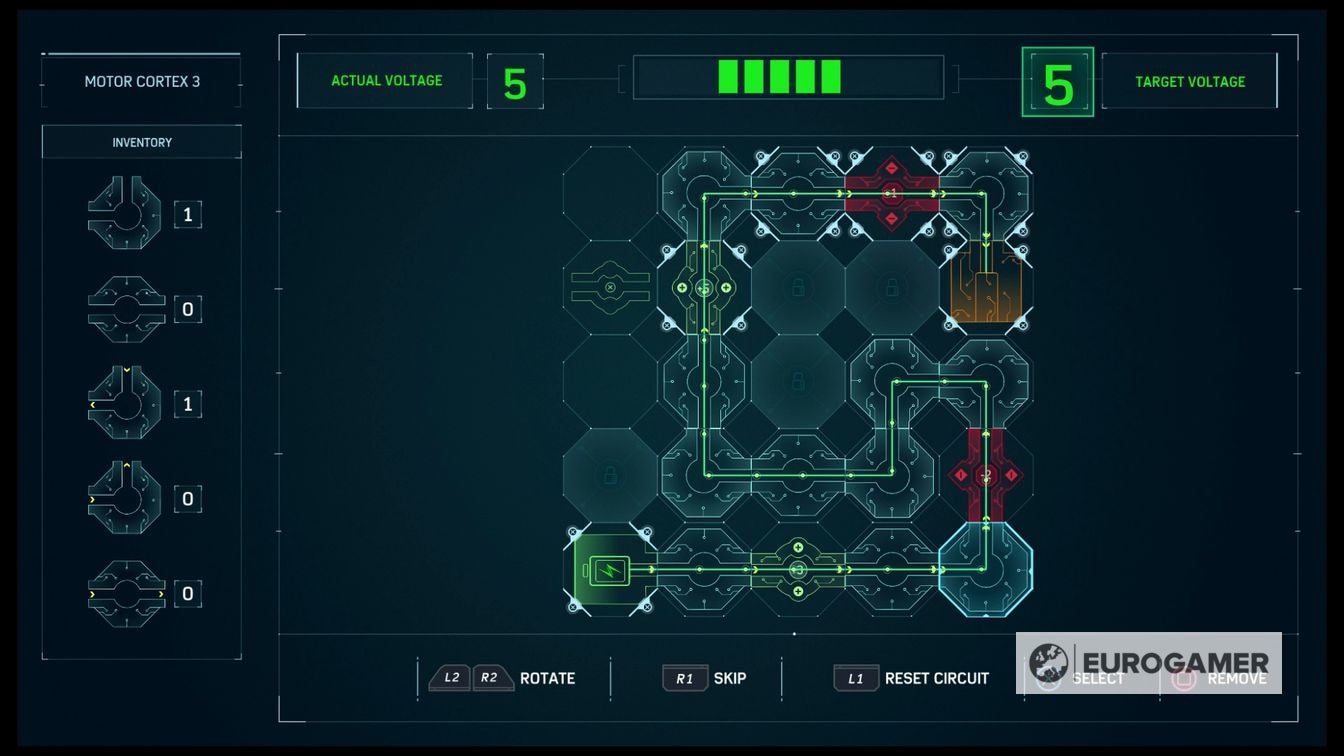
Task: Select the third inventory piece with count 1
Action: (123, 403)
